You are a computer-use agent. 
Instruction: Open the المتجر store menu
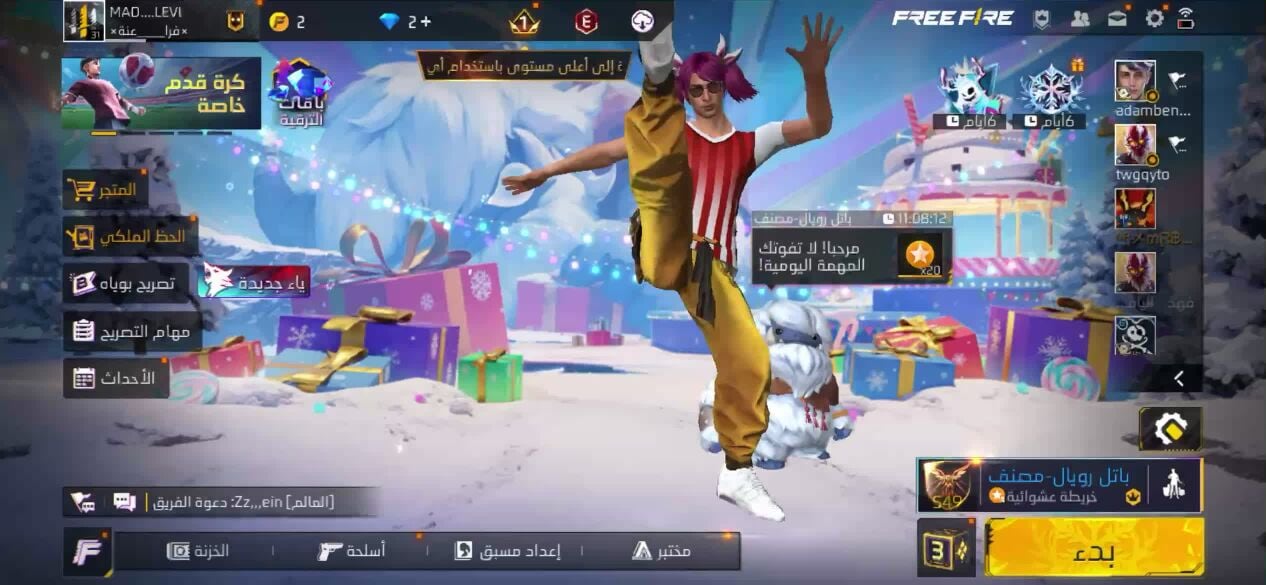coord(106,189)
